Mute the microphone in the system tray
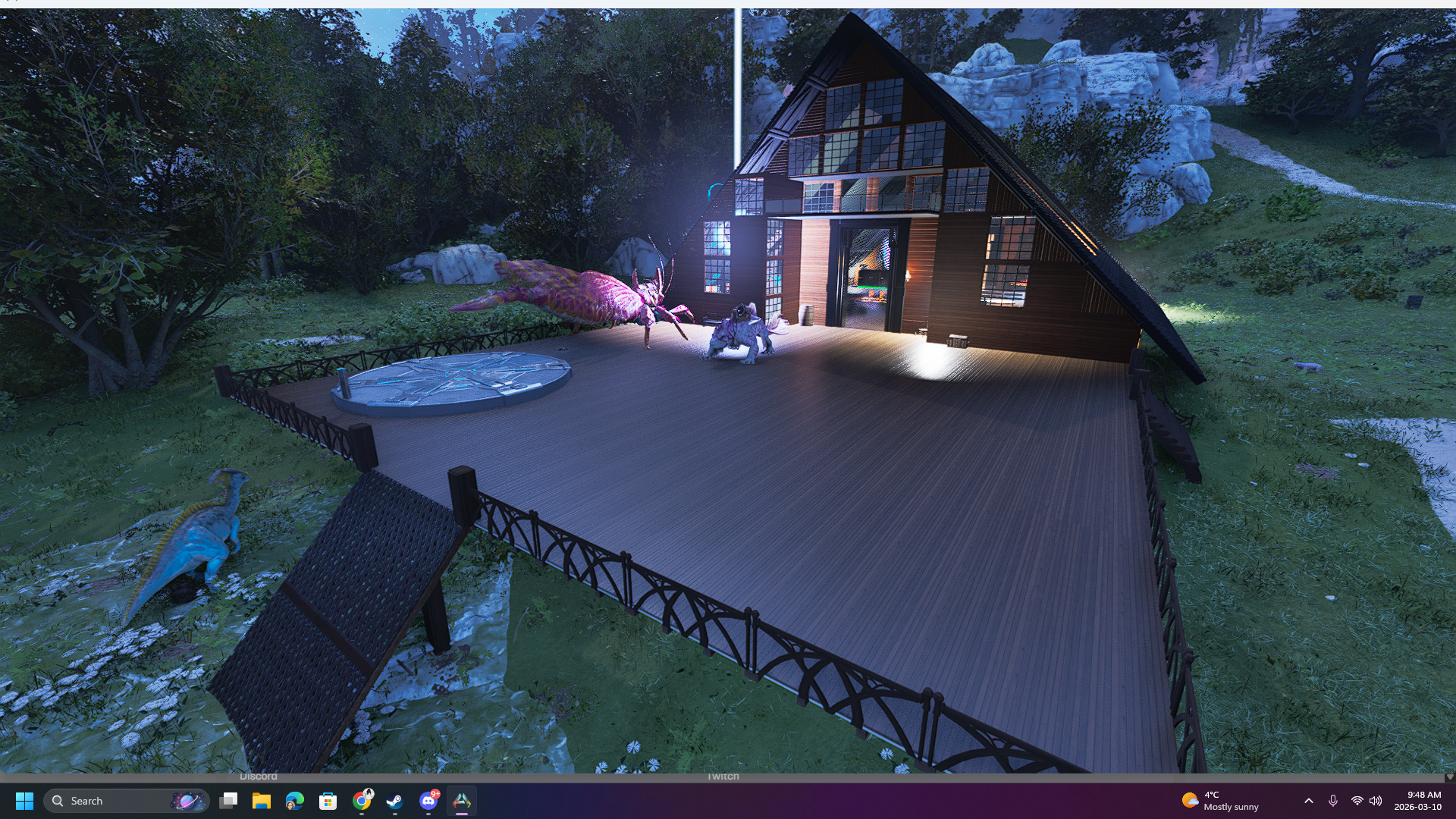Image resolution: width=1456 pixels, height=819 pixels. click(x=1333, y=801)
